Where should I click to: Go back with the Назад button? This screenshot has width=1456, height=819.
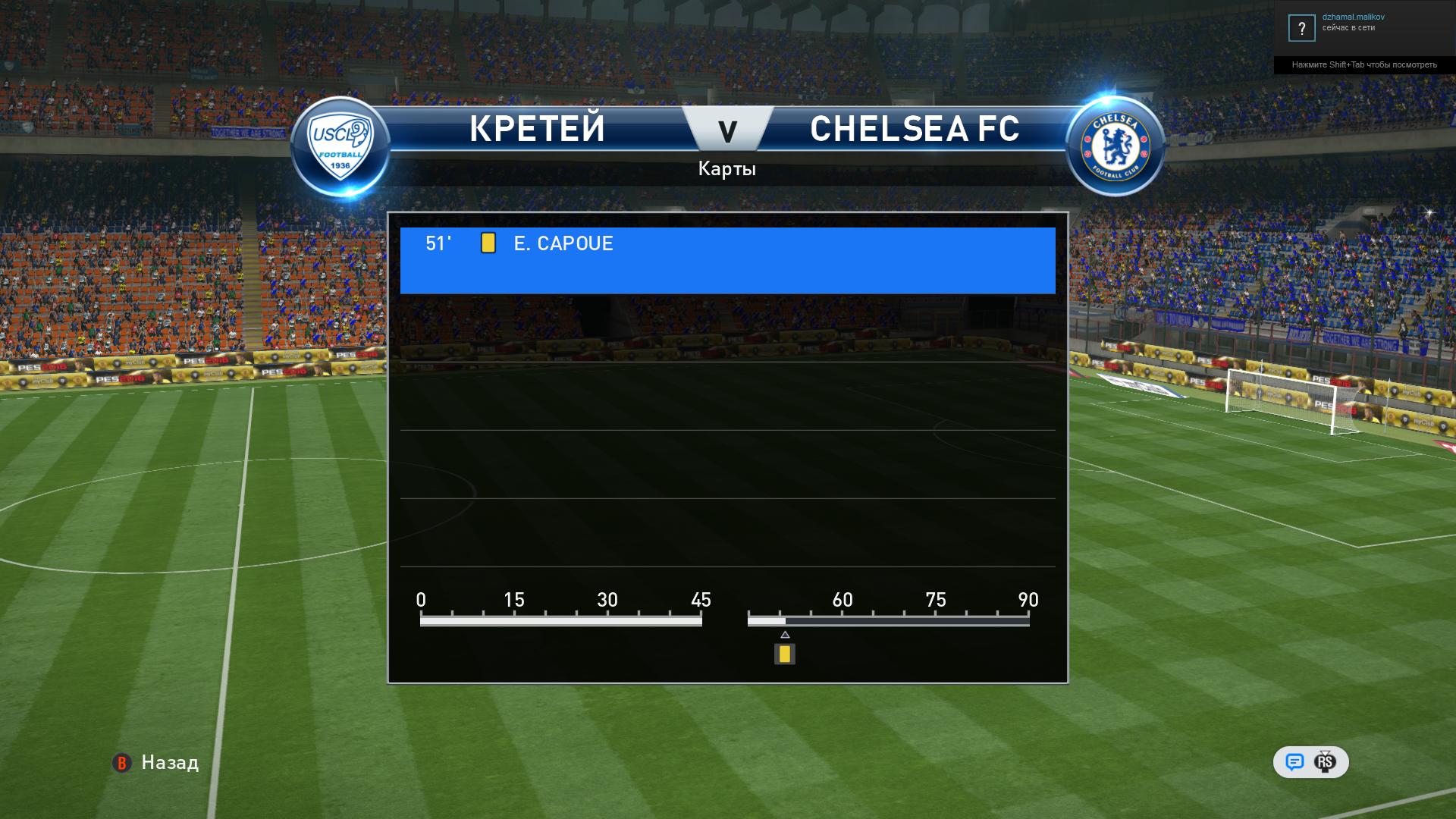point(156,762)
